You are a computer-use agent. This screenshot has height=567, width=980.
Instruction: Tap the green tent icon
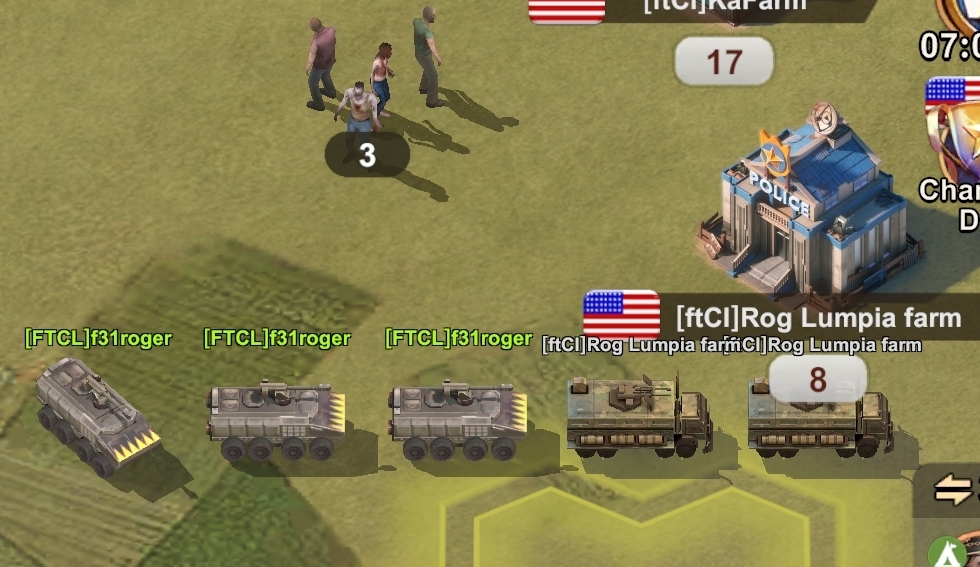947,553
